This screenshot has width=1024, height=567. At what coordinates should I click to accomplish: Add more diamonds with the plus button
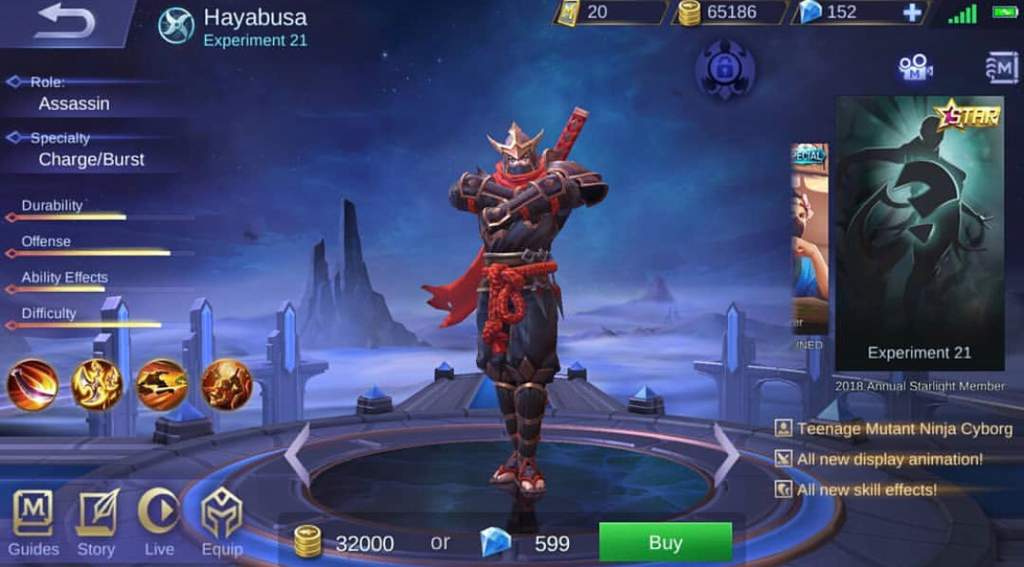point(912,13)
